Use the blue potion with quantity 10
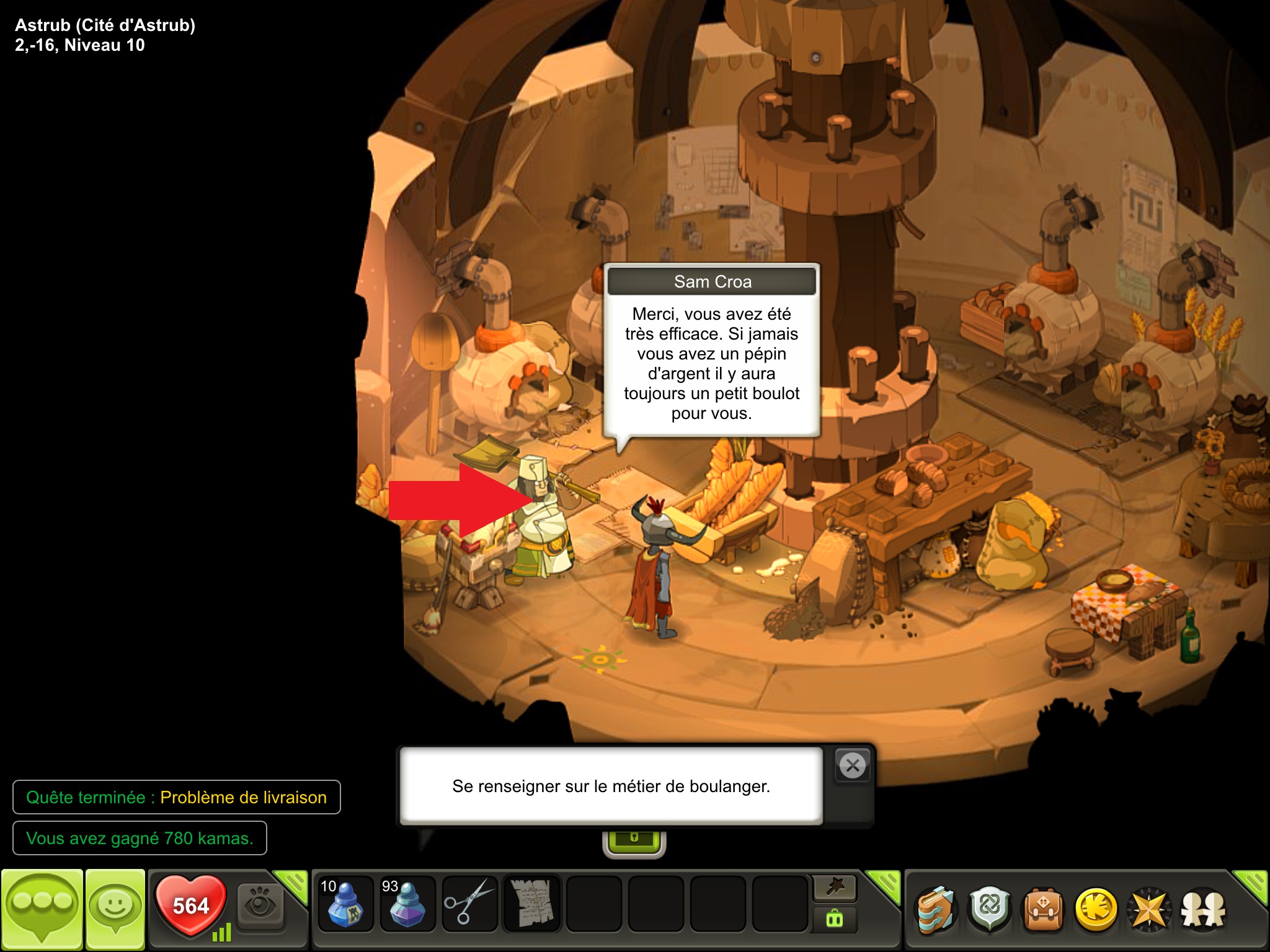Screen dimensions: 1270x952 click(x=345, y=904)
